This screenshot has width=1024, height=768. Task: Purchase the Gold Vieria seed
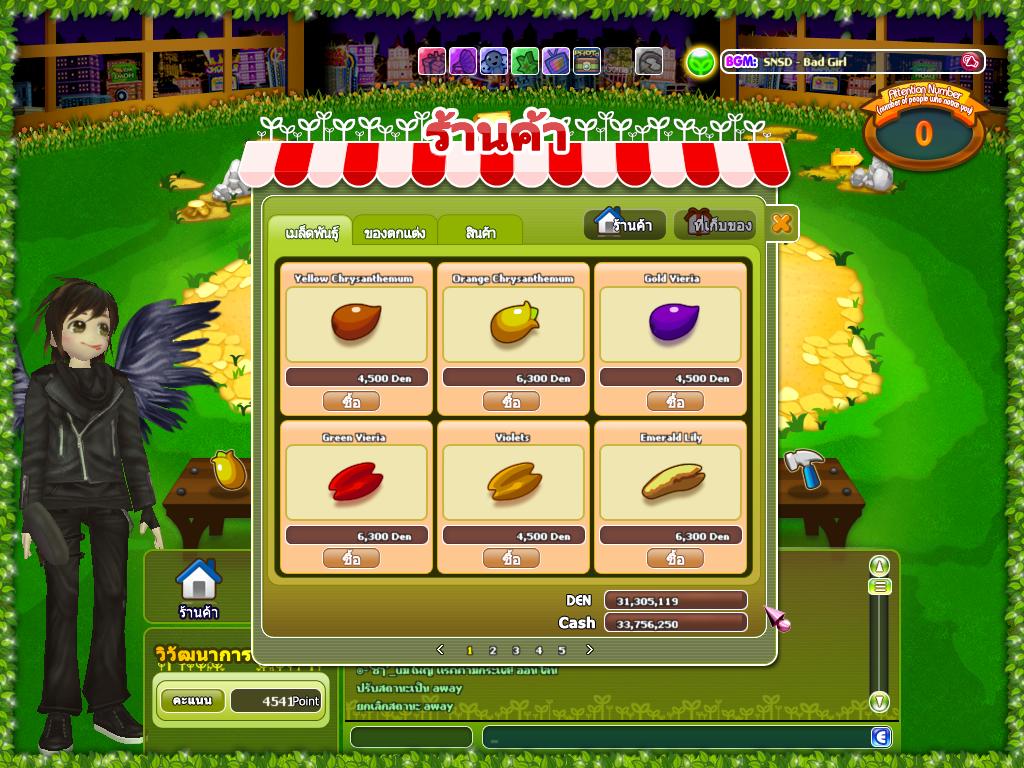(x=675, y=401)
